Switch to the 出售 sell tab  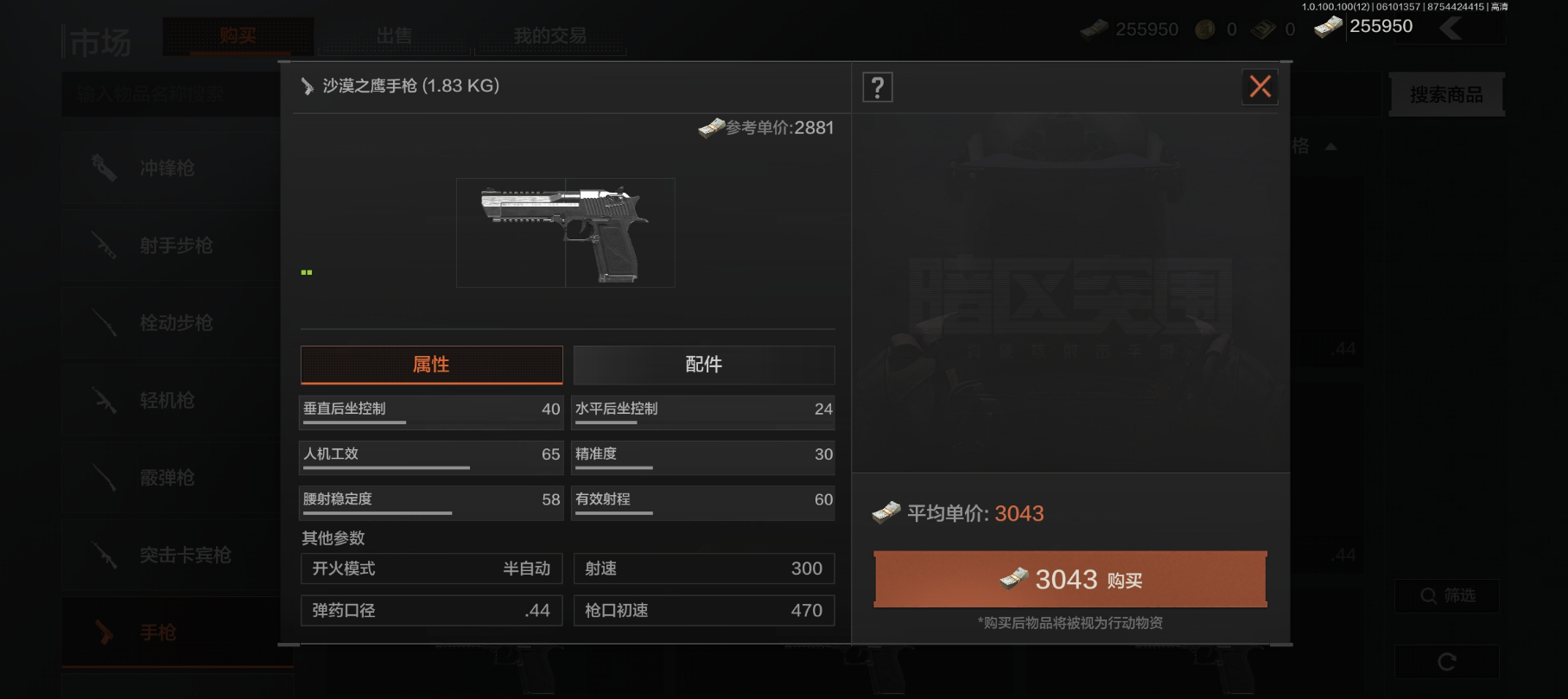click(x=394, y=36)
